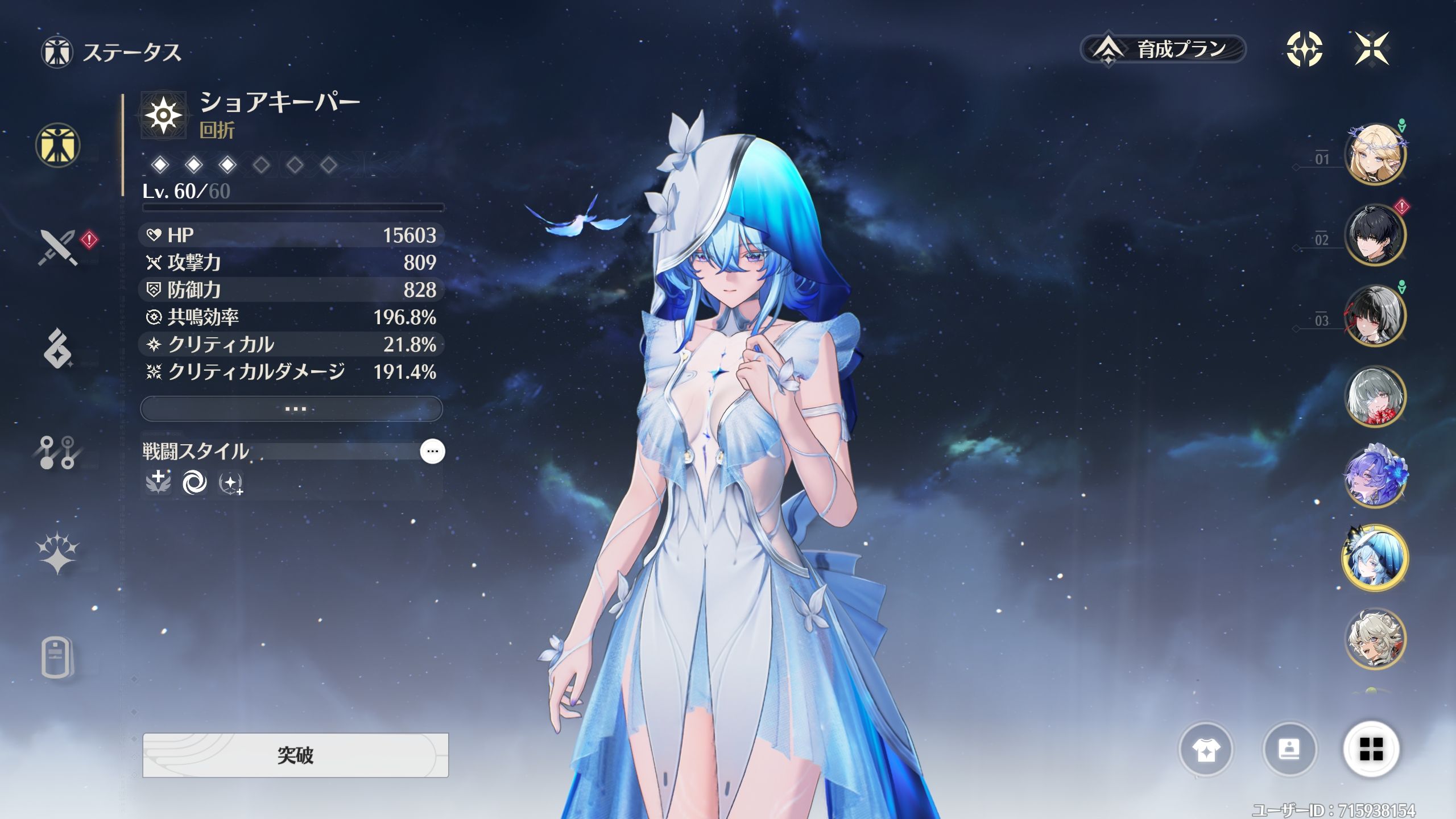Select the black-and-gray-haired character in slot 03

(1375, 315)
